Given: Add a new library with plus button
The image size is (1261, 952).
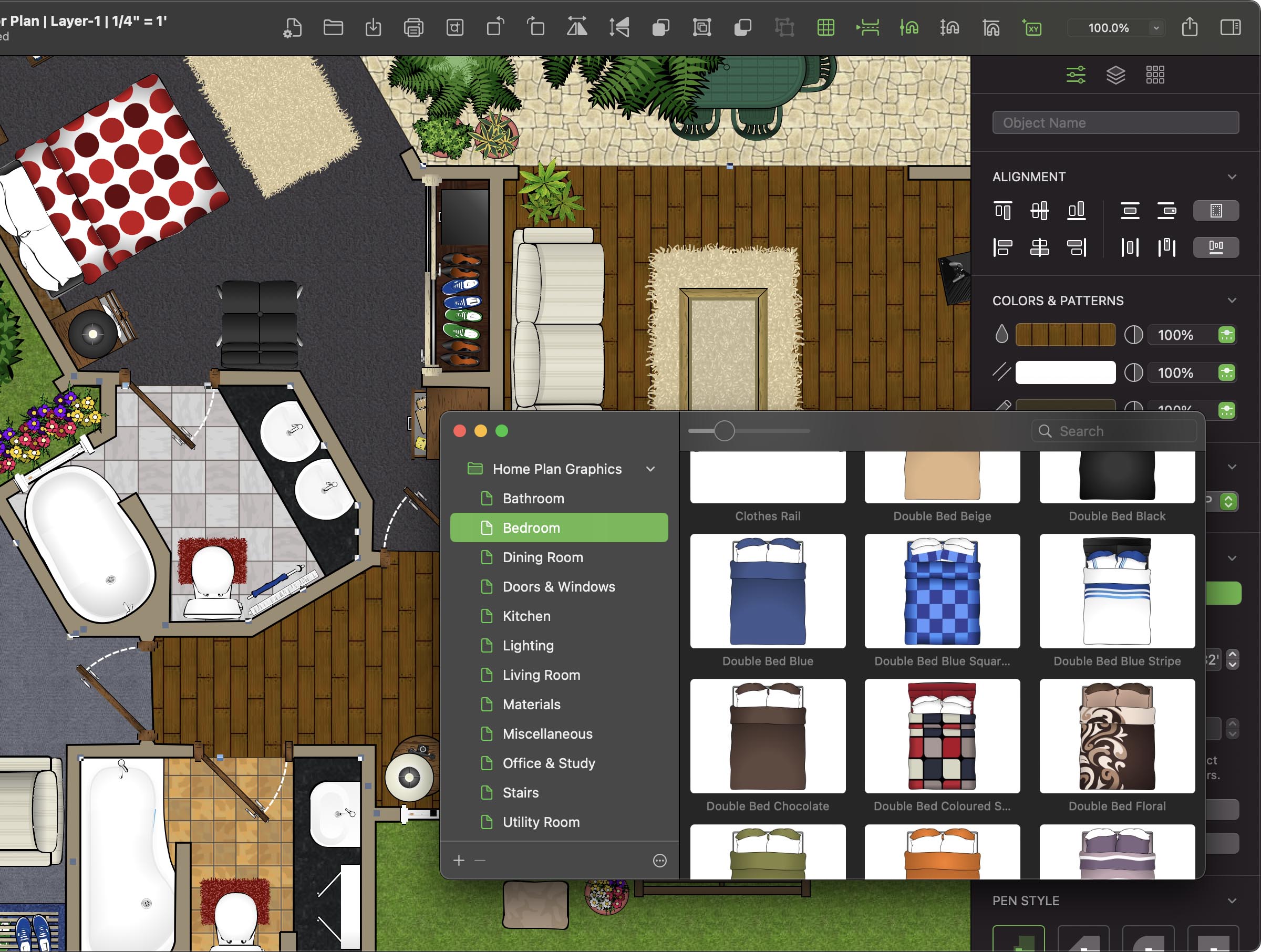Looking at the screenshot, I should [x=459, y=860].
